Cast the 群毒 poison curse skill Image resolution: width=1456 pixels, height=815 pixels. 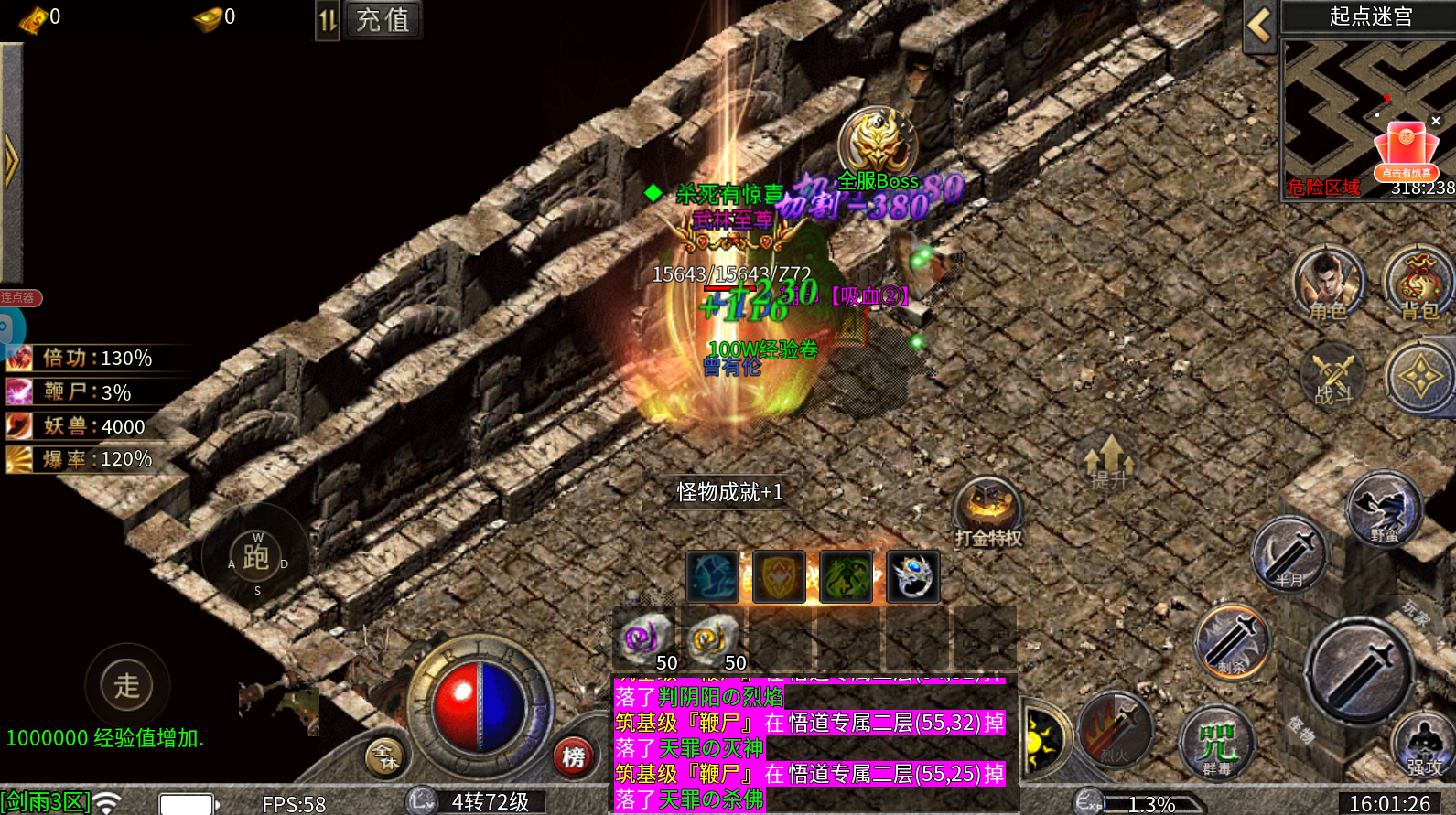(x=1217, y=743)
